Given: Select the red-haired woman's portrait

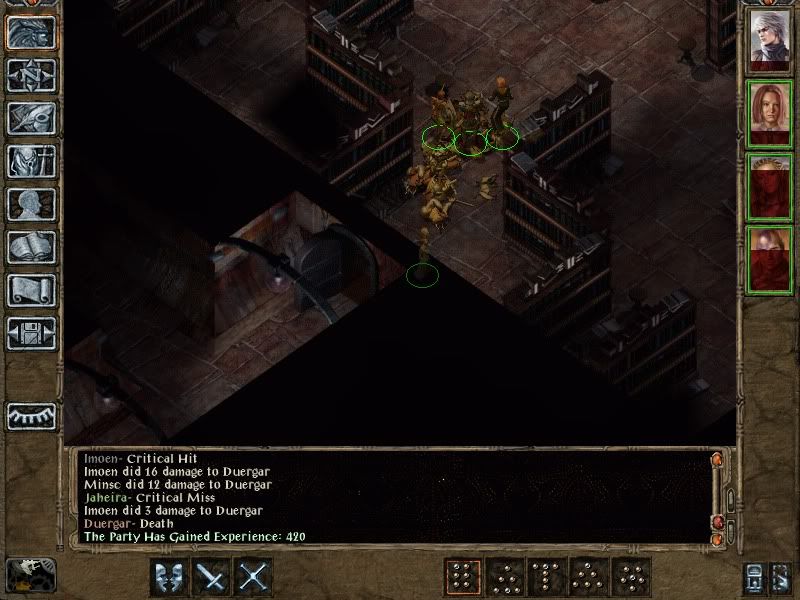Looking at the screenshot, I should point(770,115).
